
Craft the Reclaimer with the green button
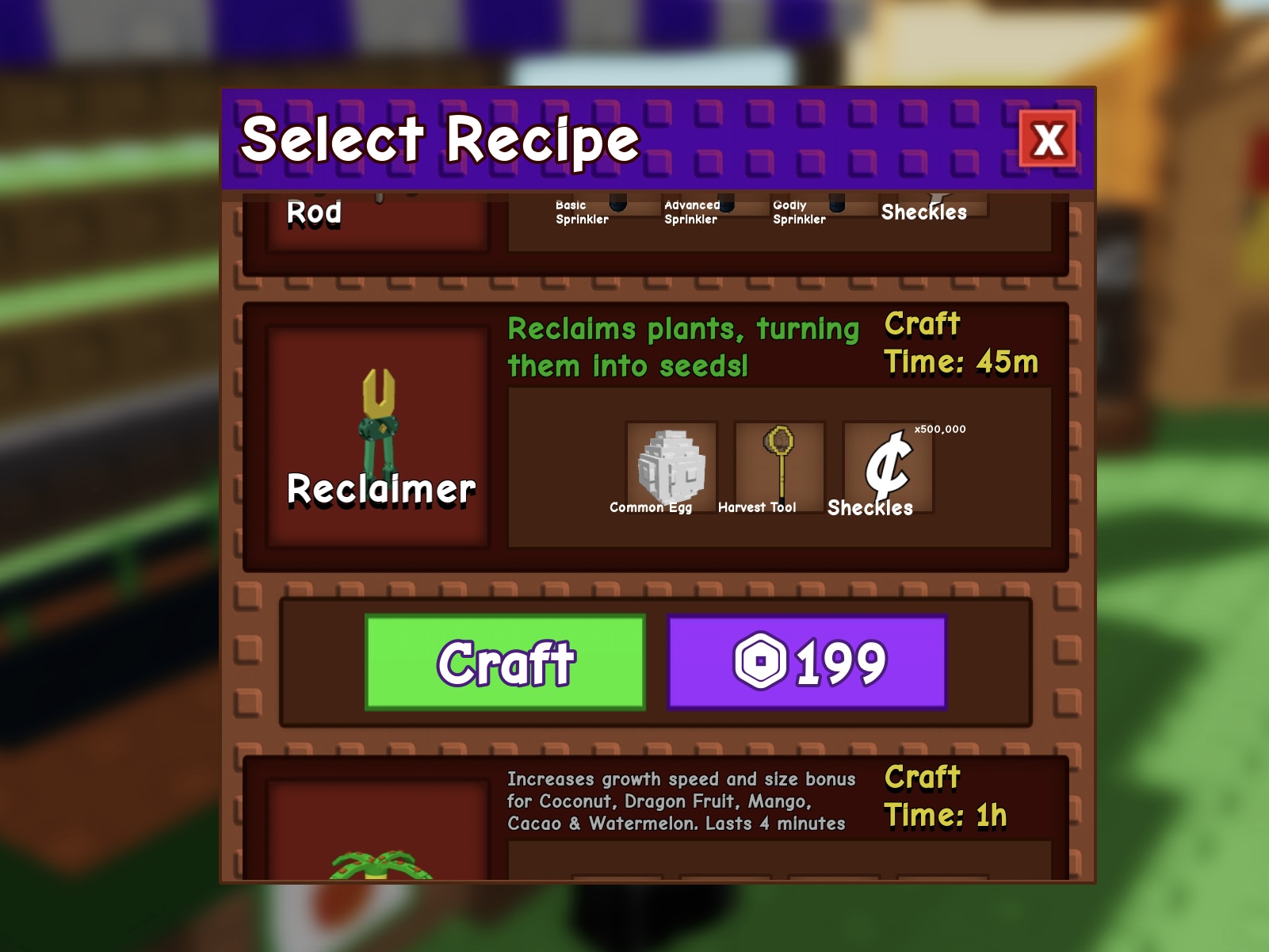(x=506, y=663)
